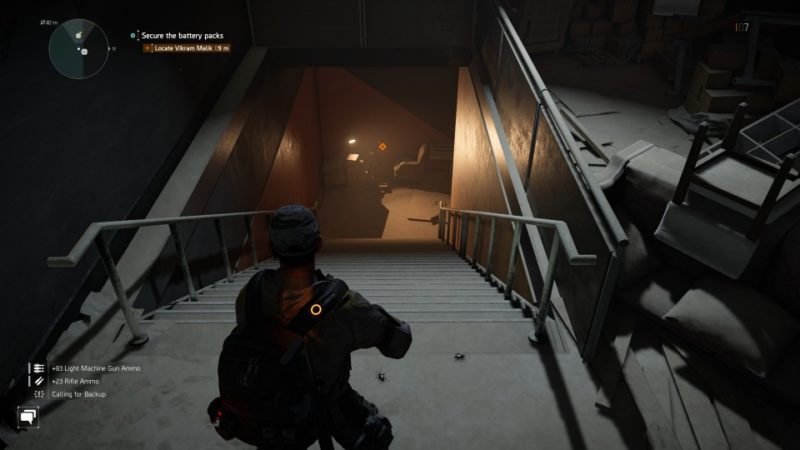Click the orange diamond objective waypoint marker
The height and width of the screenshot is (450, 800).
click(x=381, y=147)
